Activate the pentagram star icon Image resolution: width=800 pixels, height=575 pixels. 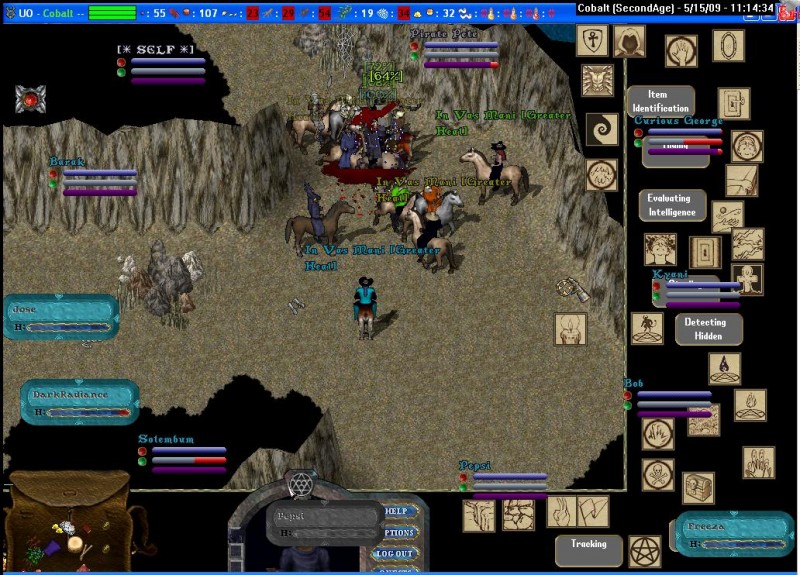point(644,551)
